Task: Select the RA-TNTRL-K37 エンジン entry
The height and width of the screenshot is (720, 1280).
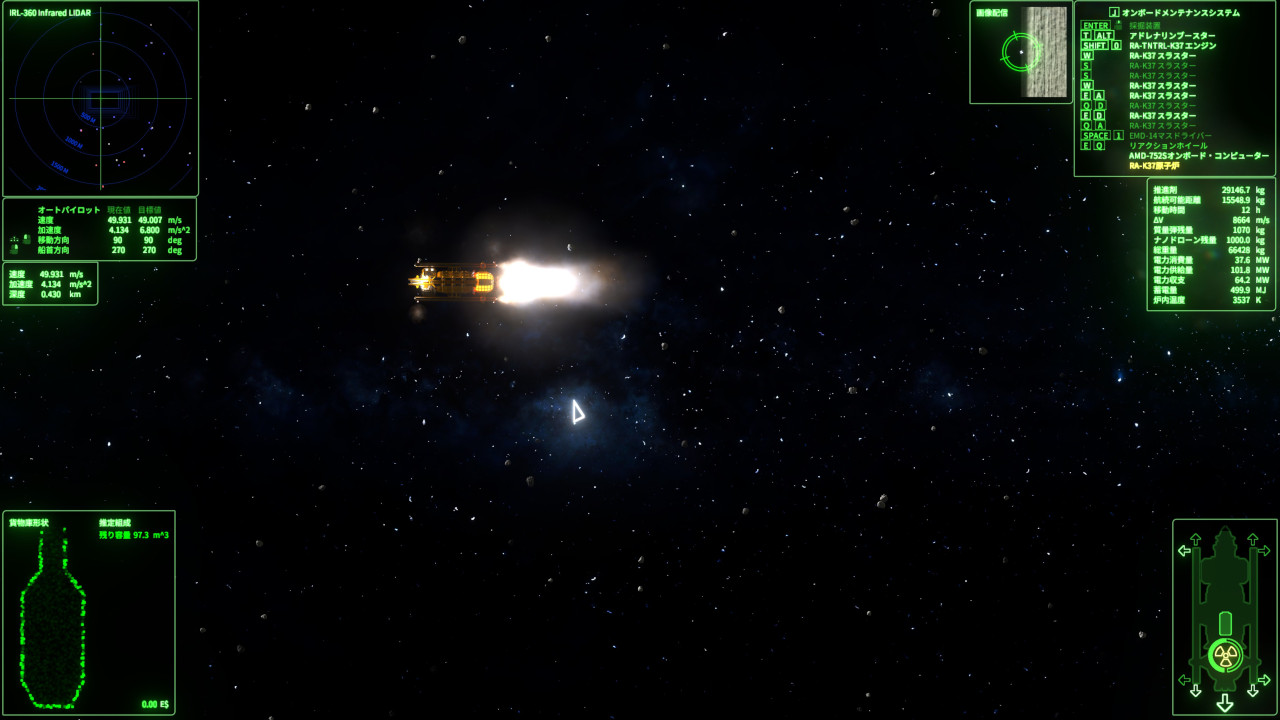Action: click(x=1172, y=46)
